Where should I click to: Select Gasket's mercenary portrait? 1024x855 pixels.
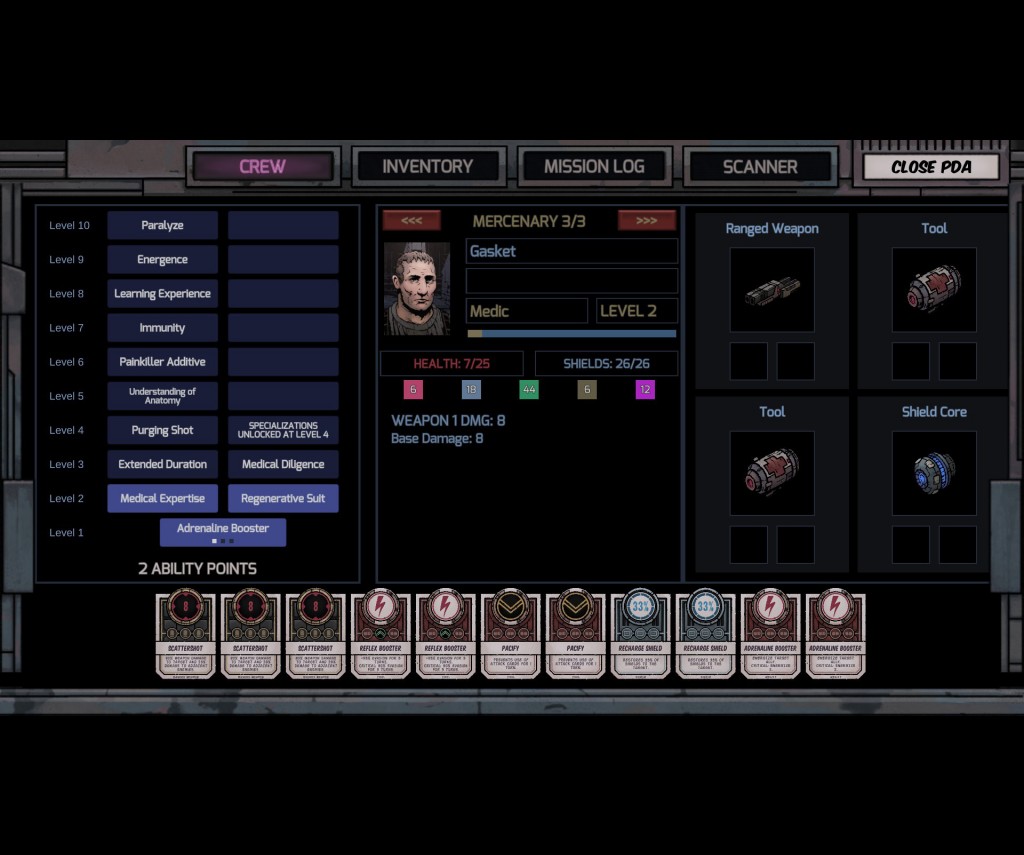pyautogui.click(x=417, y=288)
